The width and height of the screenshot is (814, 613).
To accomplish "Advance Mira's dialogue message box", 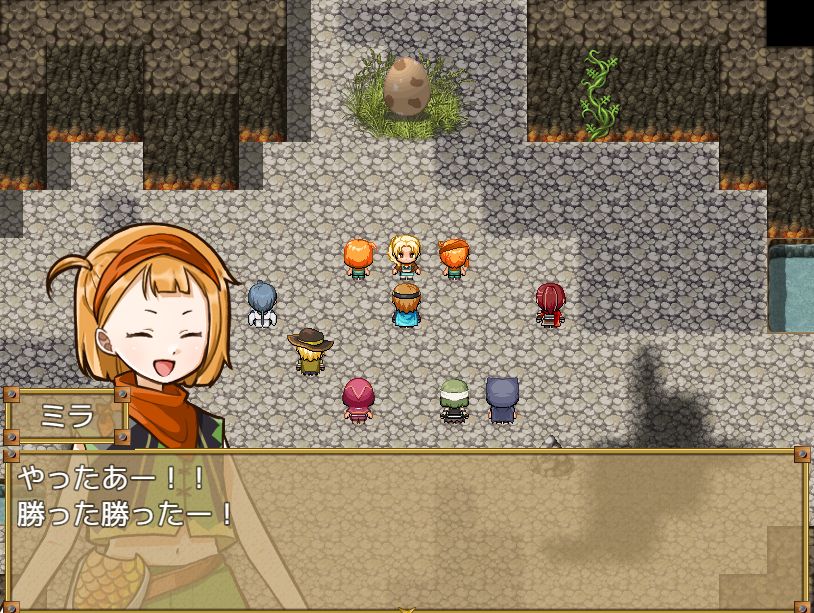I will [406, 528].
